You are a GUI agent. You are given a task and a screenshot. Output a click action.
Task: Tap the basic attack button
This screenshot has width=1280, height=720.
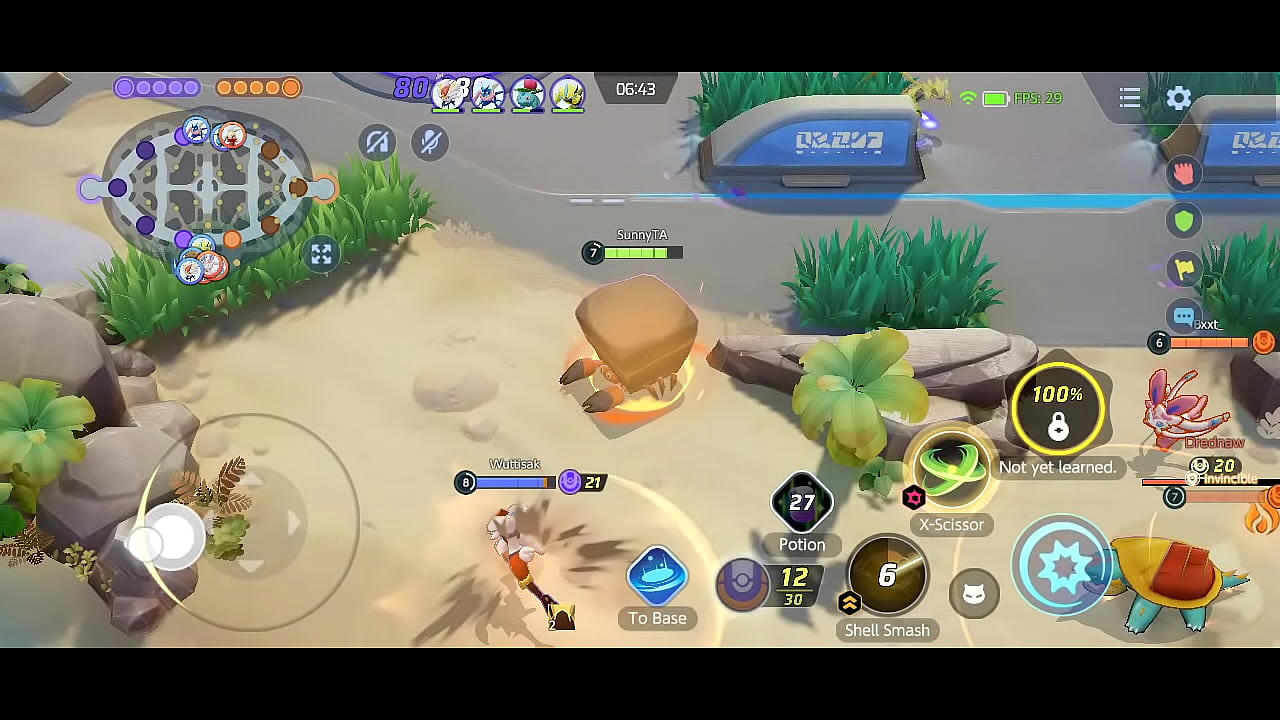point(1062,566)
